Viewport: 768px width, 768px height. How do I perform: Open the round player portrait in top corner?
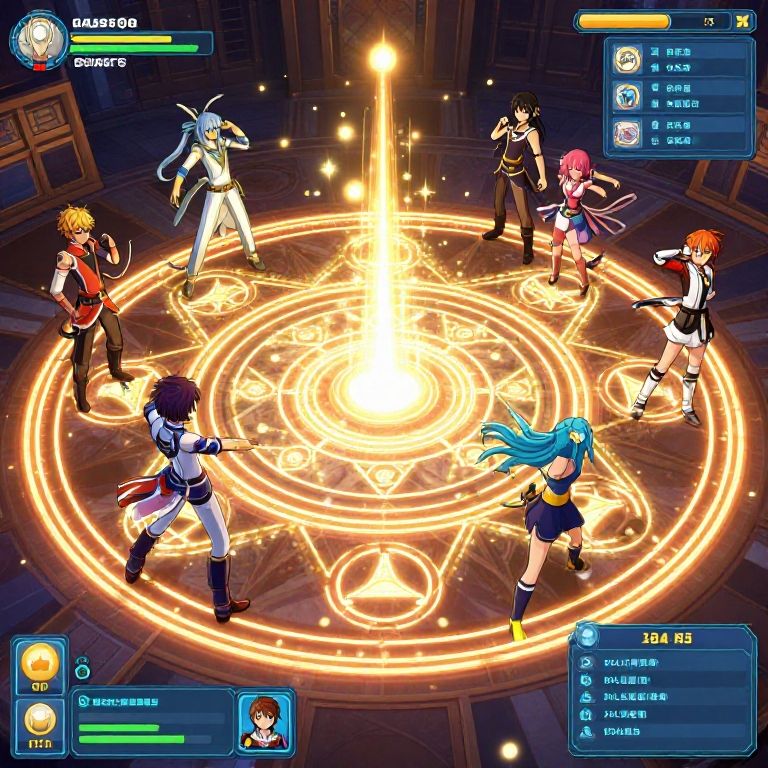pos(39,40)
